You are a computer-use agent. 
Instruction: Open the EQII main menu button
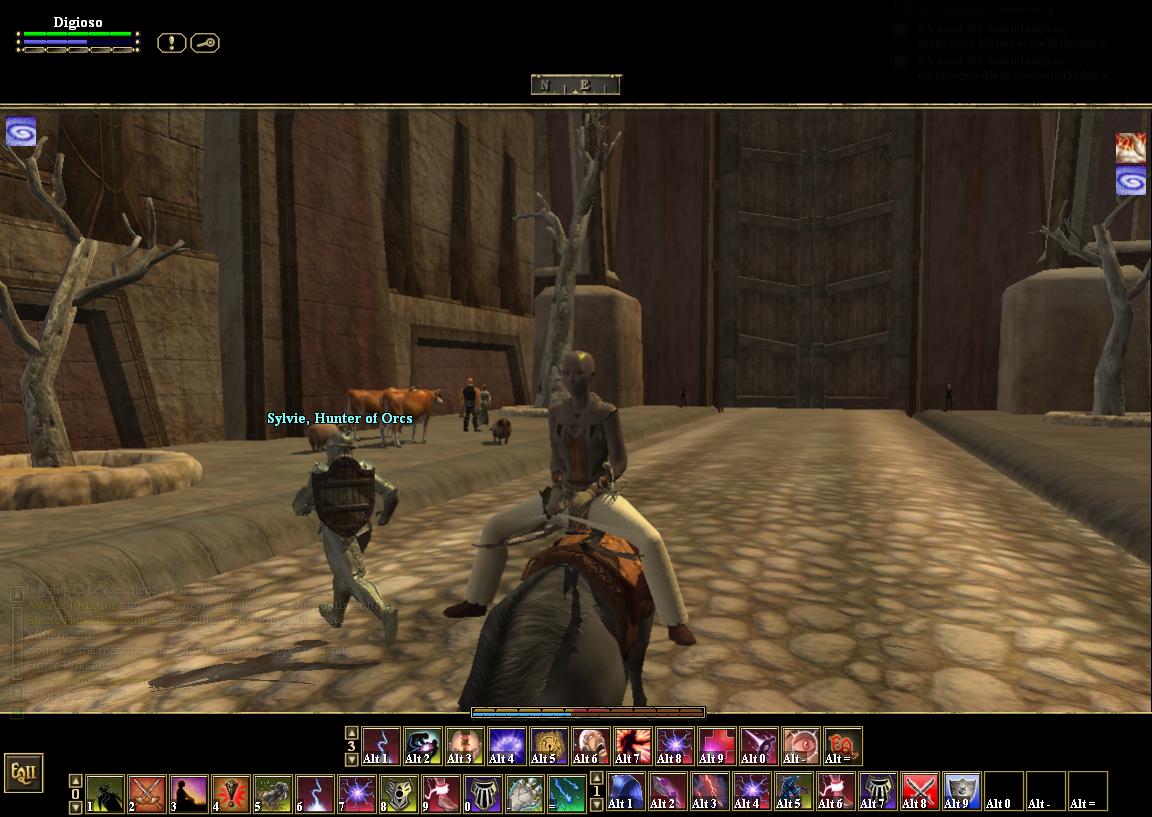tap(23, 773)
